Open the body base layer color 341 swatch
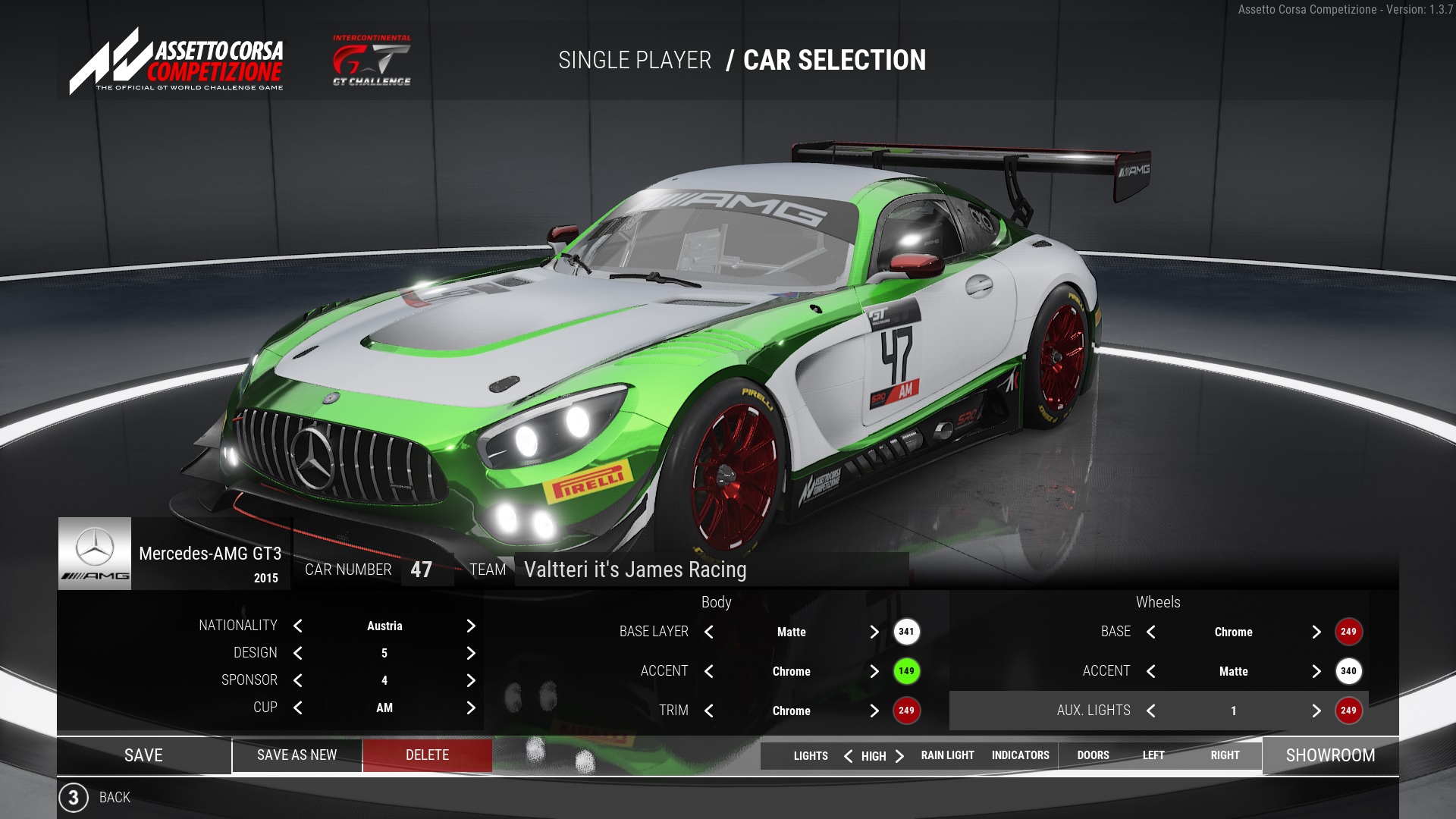The width and height of the screenshot is (1456, 819). pyautogui.click(x=906, y=632)
